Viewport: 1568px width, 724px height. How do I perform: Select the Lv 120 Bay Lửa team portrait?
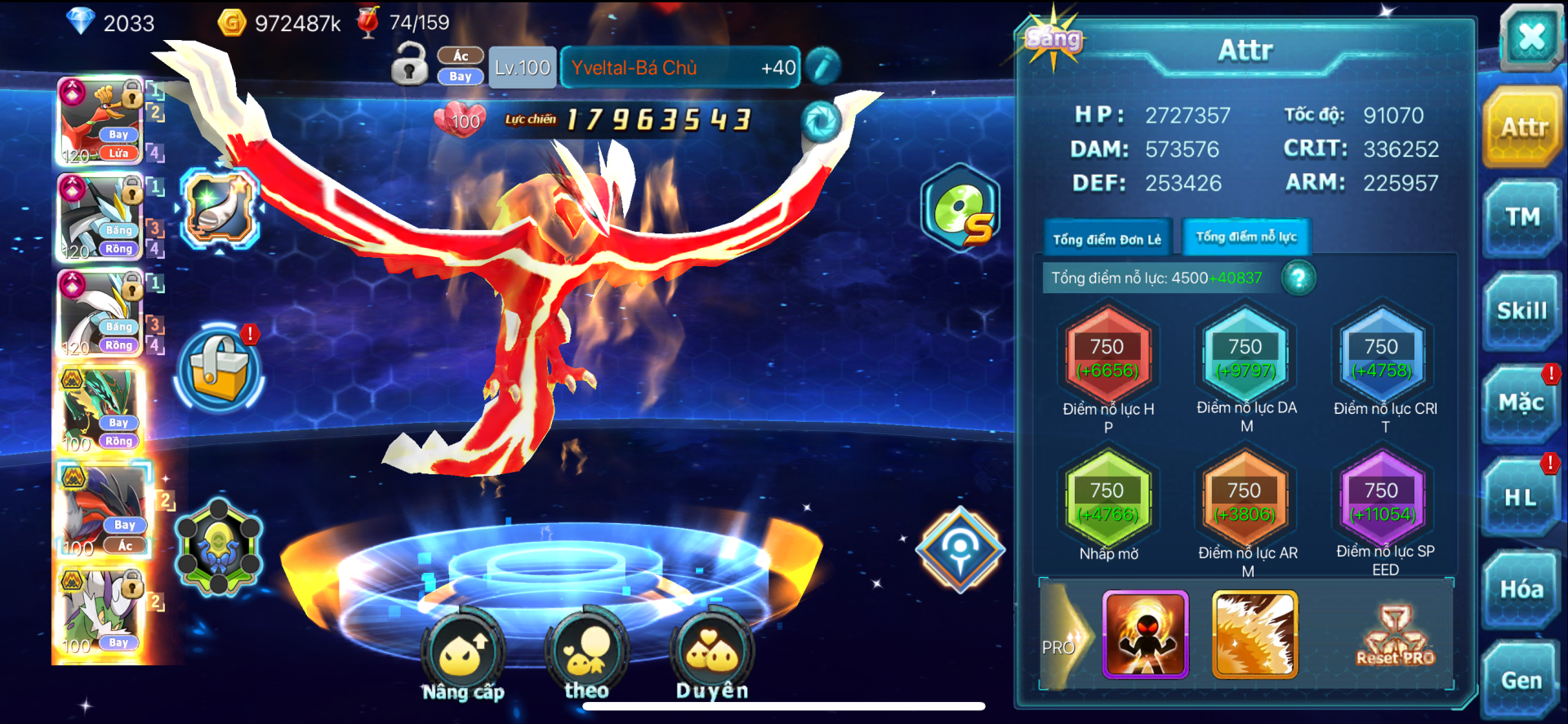101,121
